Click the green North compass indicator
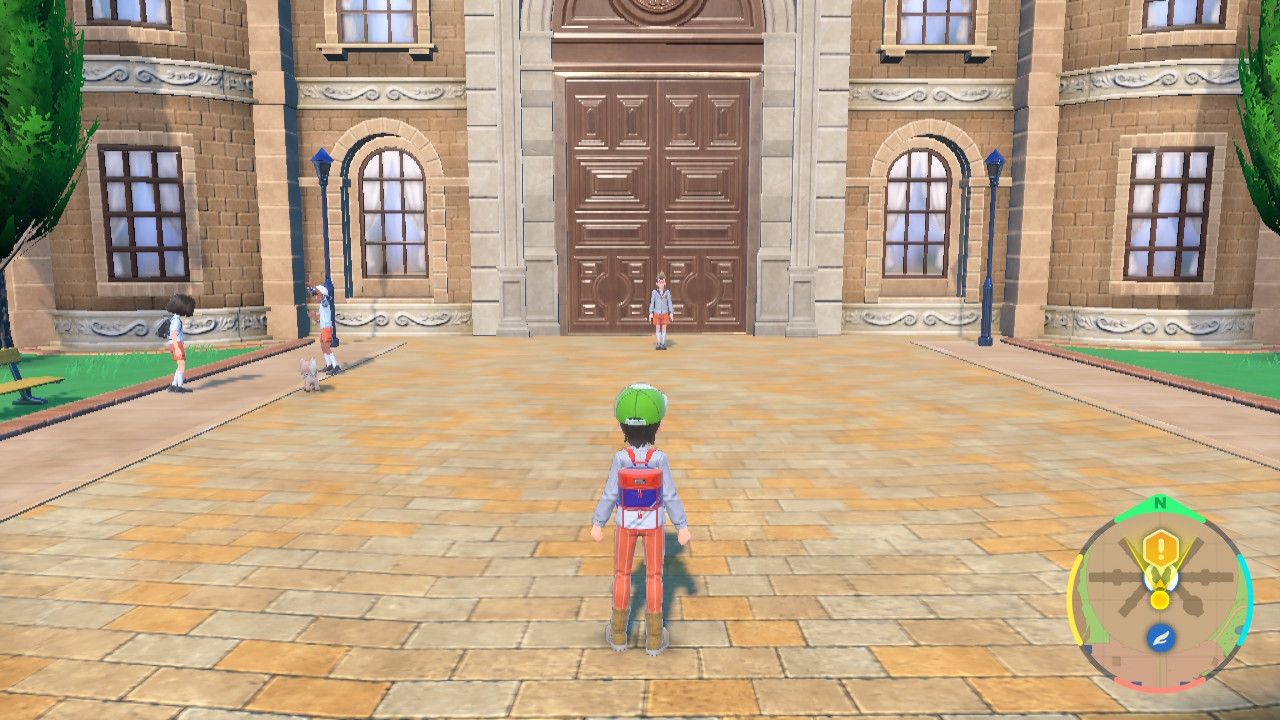1280x720 pixels. click(1159, 504)
